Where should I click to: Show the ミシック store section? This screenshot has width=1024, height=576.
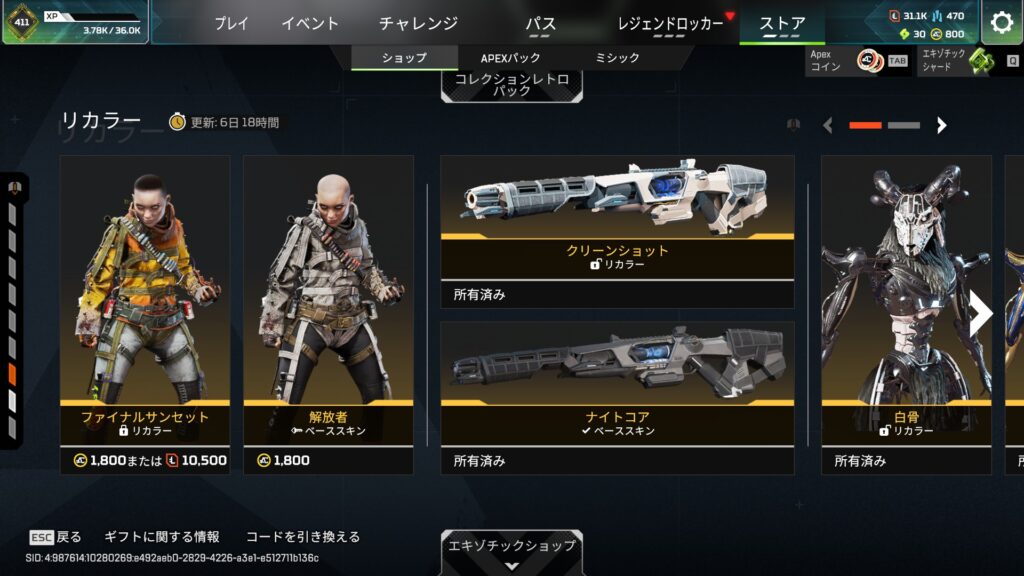[x=617, y=58]
